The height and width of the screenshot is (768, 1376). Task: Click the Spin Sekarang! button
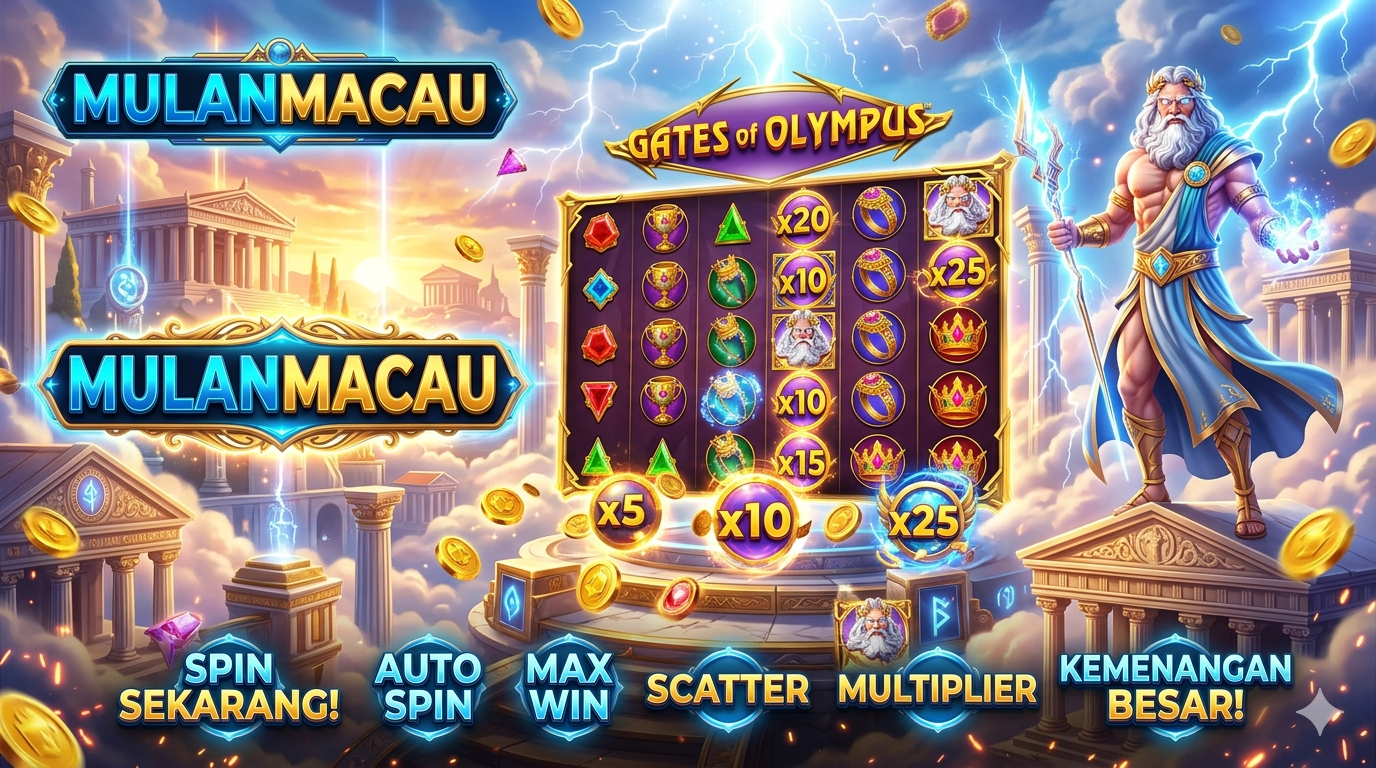pyautogui.click(x=229, y=688)
